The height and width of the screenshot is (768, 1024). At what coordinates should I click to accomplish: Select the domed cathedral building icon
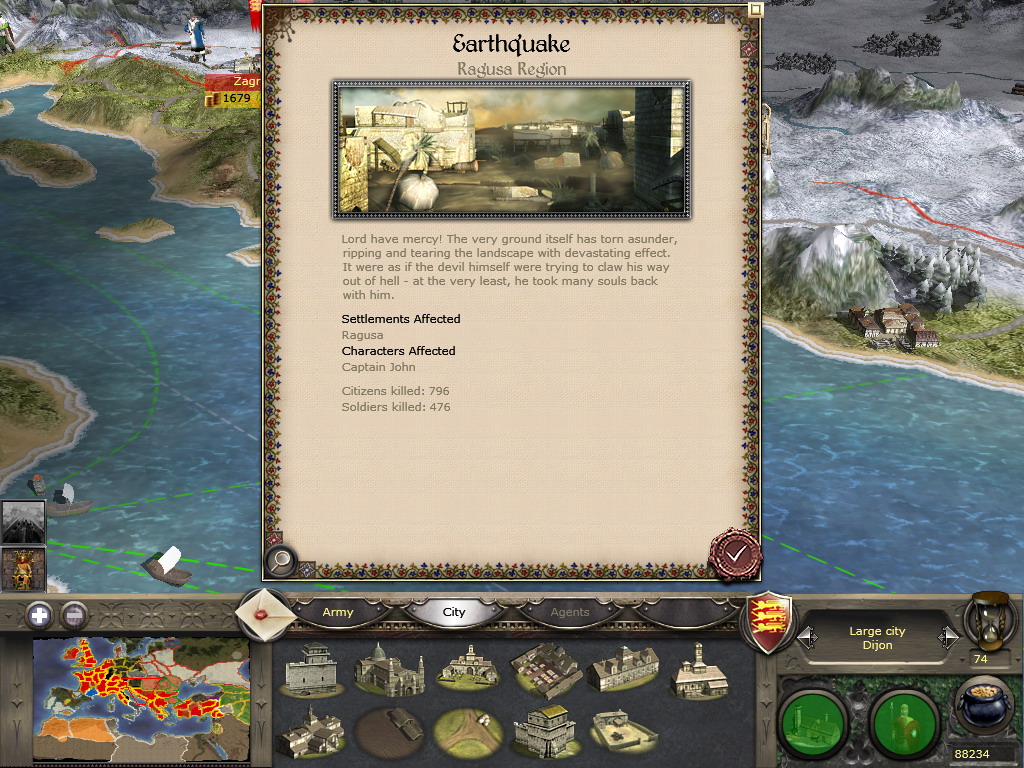click(388, 668)
